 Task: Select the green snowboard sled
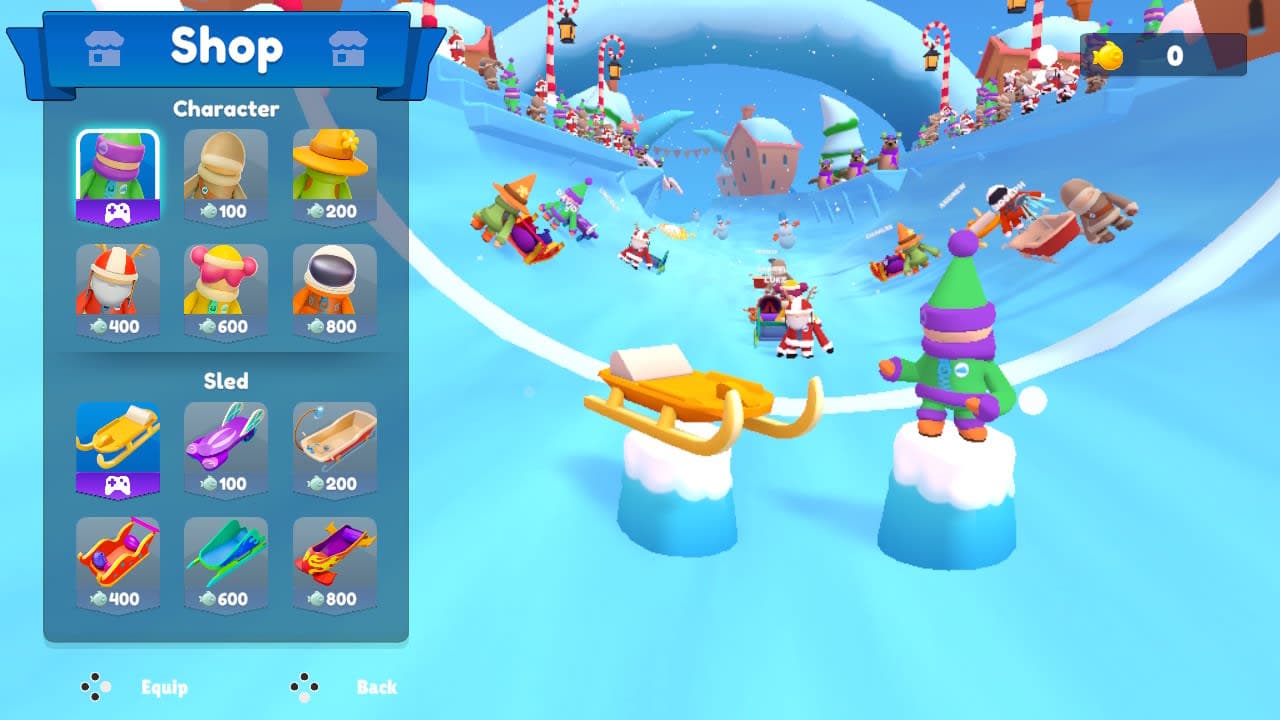(225, 555)
